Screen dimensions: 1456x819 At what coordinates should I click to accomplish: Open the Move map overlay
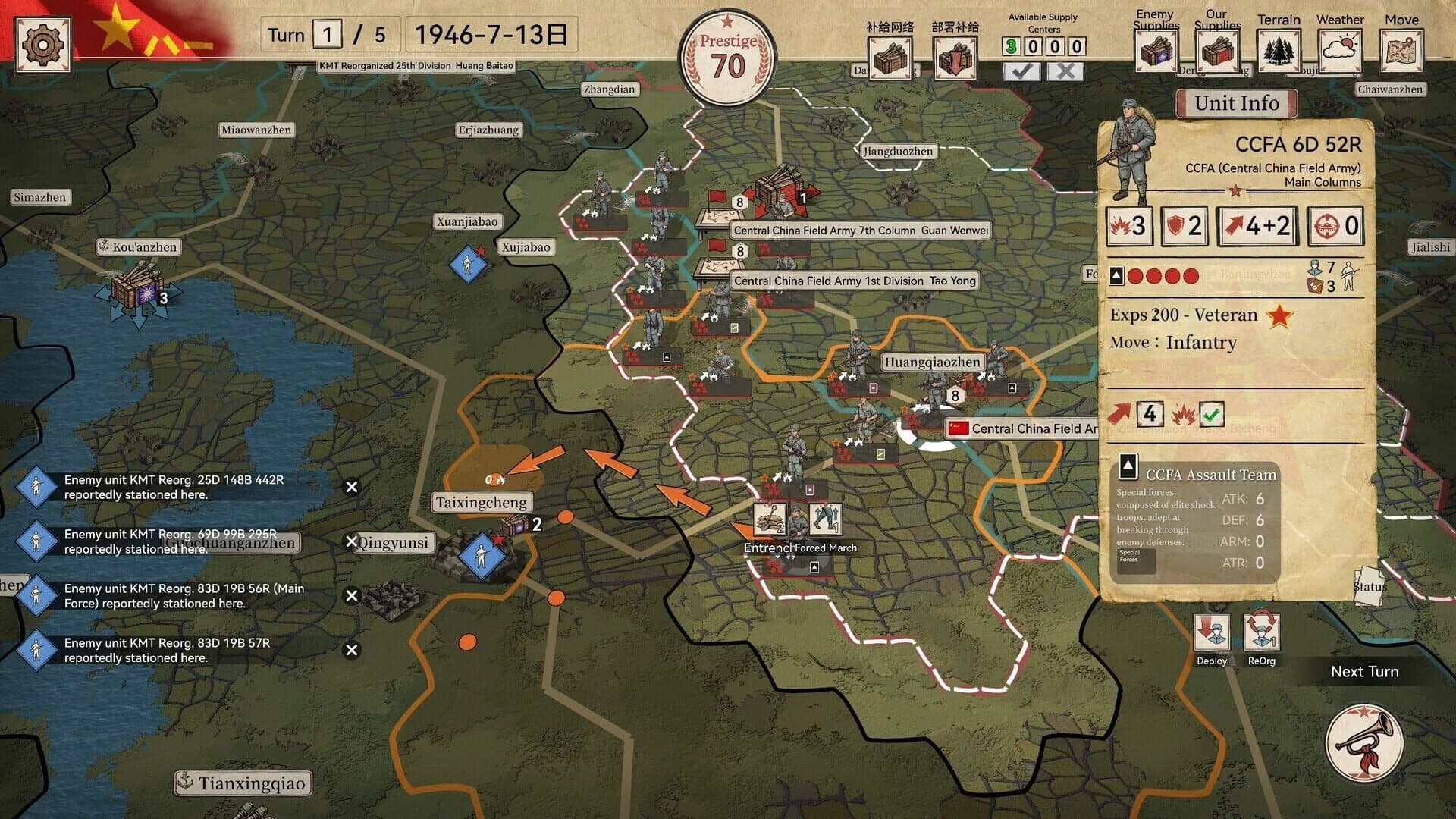click(1401, 52)
